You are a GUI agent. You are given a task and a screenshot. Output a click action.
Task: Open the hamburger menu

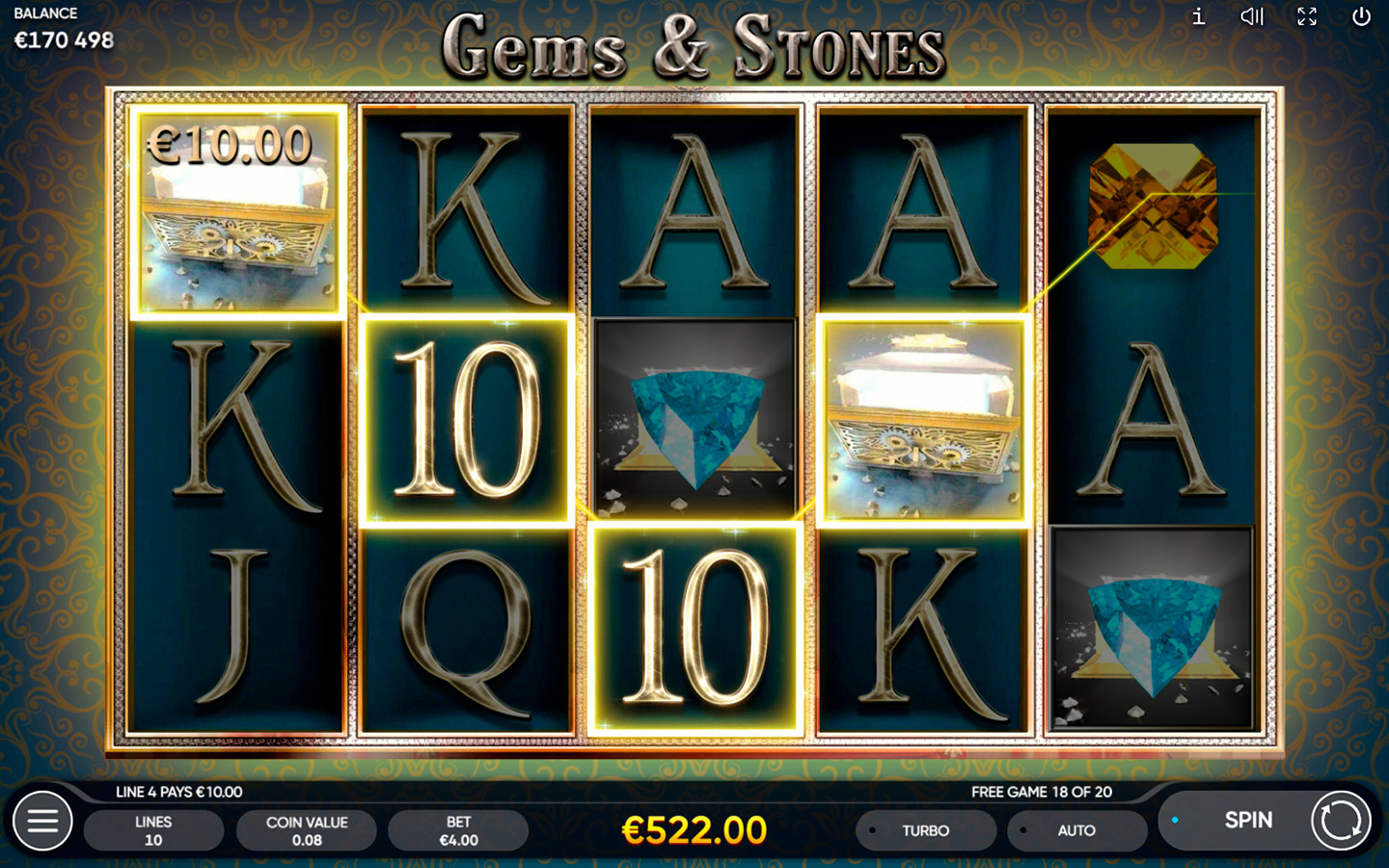[42, 821]
